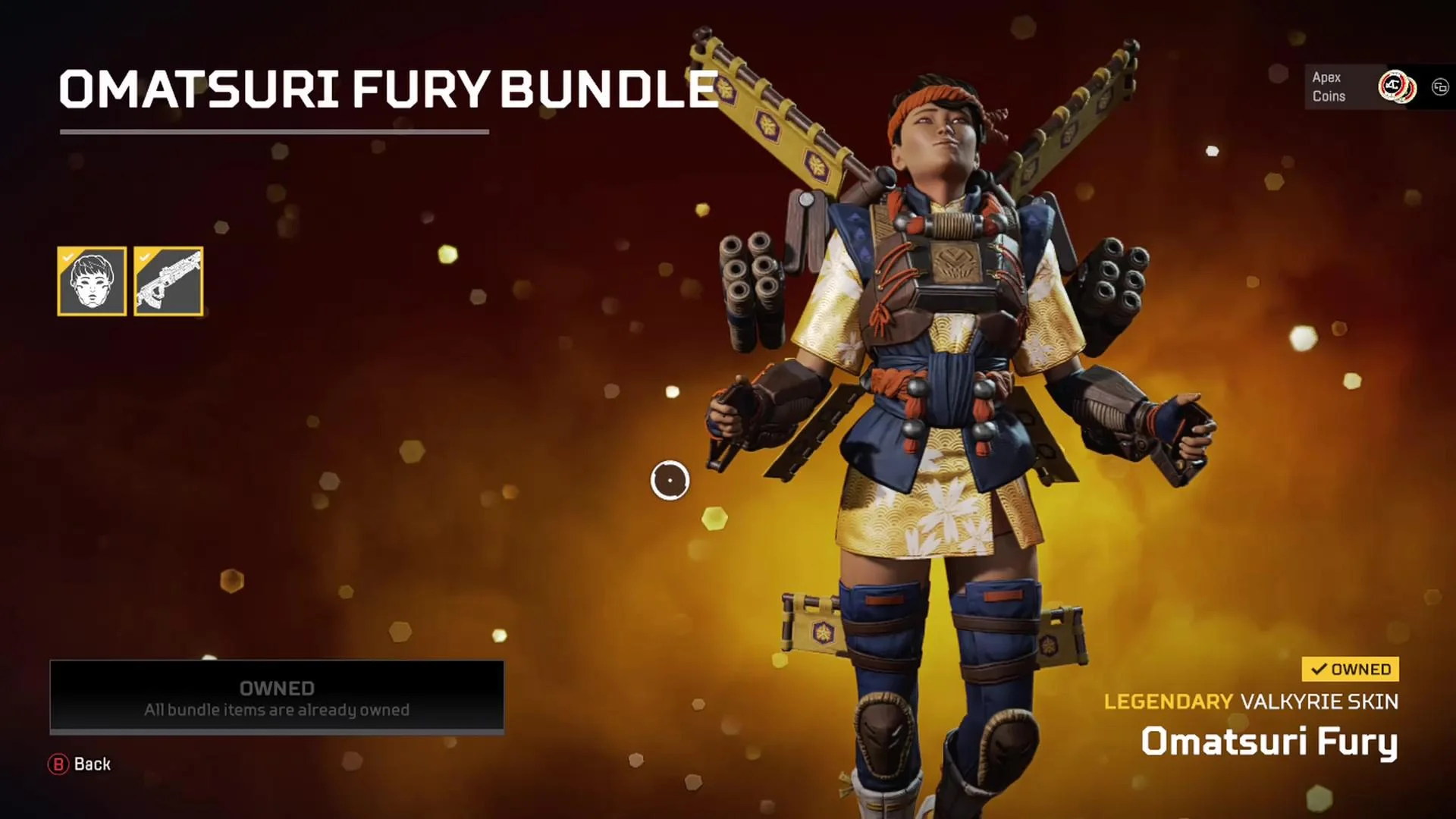This screenshot has width=1456, height=819.
Task: Click the Omatsuri Fury skin name
Action: tap(1272, 744)
